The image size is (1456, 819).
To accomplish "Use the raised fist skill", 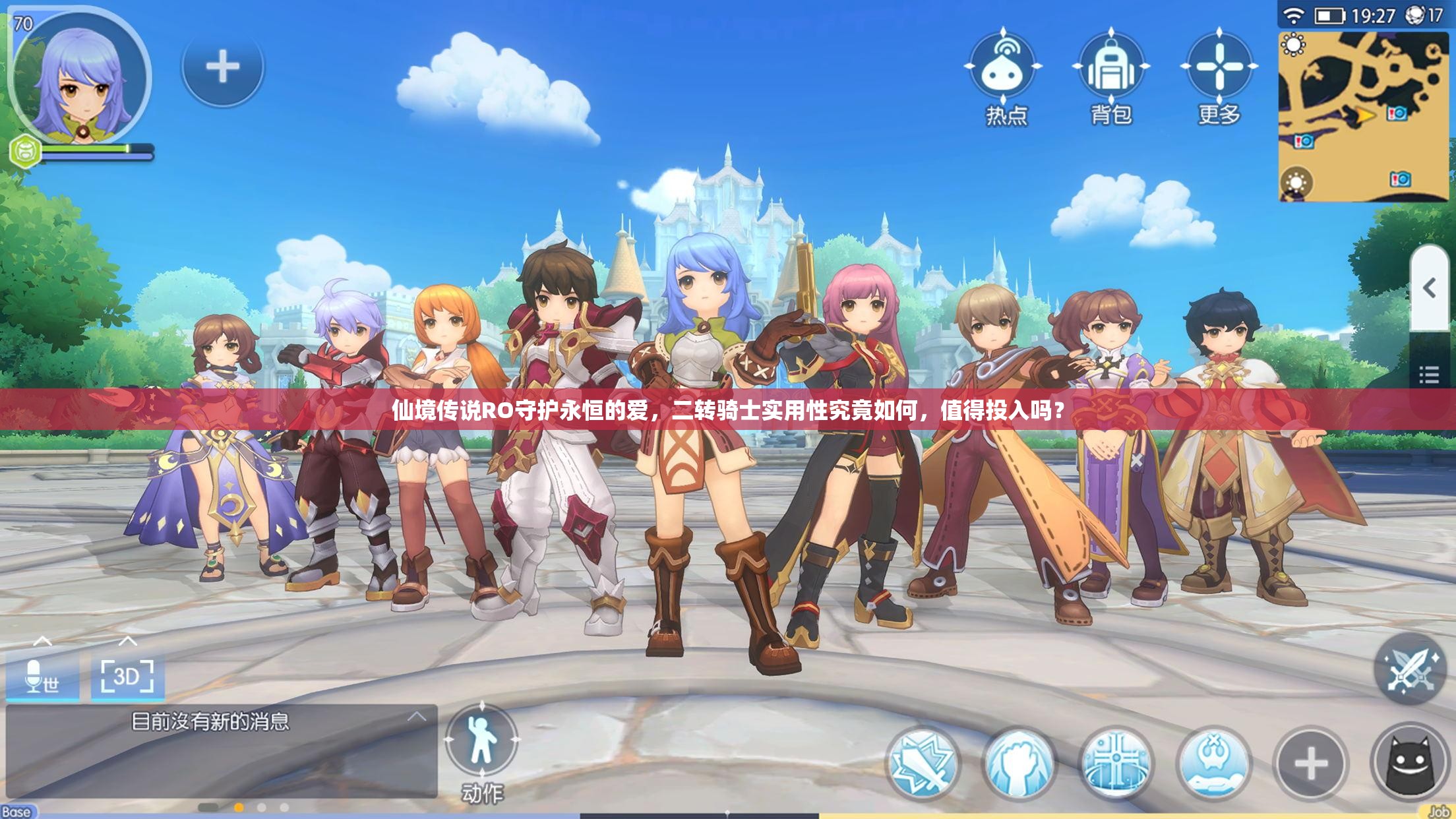I will tap(1019, 764).
